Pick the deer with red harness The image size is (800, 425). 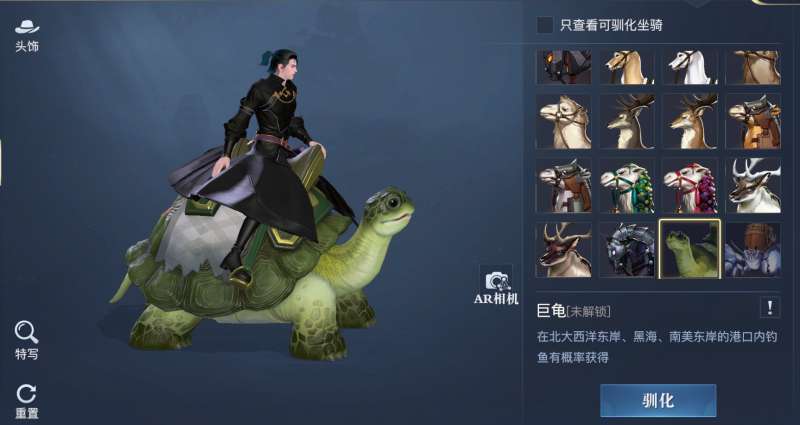click(564, 249)
